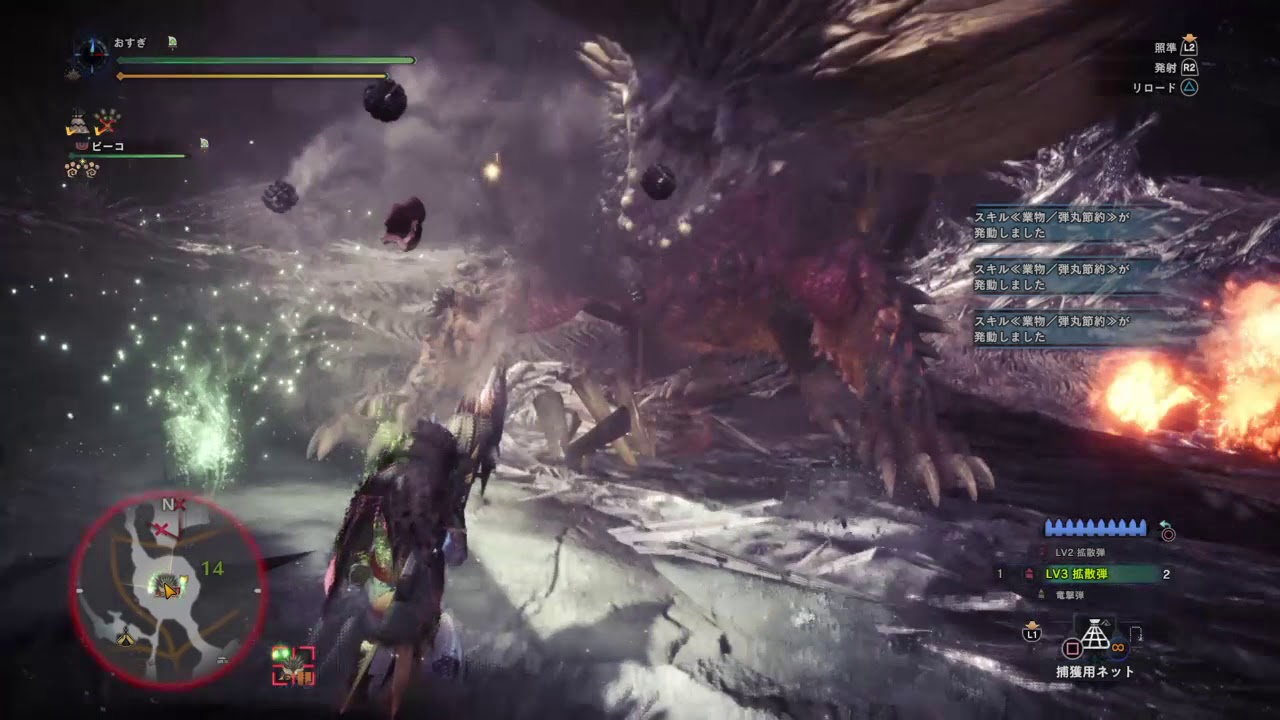Click the red X marker on minimap
The width and height of the screenshot is (1280, 720).
coord(160,528)
